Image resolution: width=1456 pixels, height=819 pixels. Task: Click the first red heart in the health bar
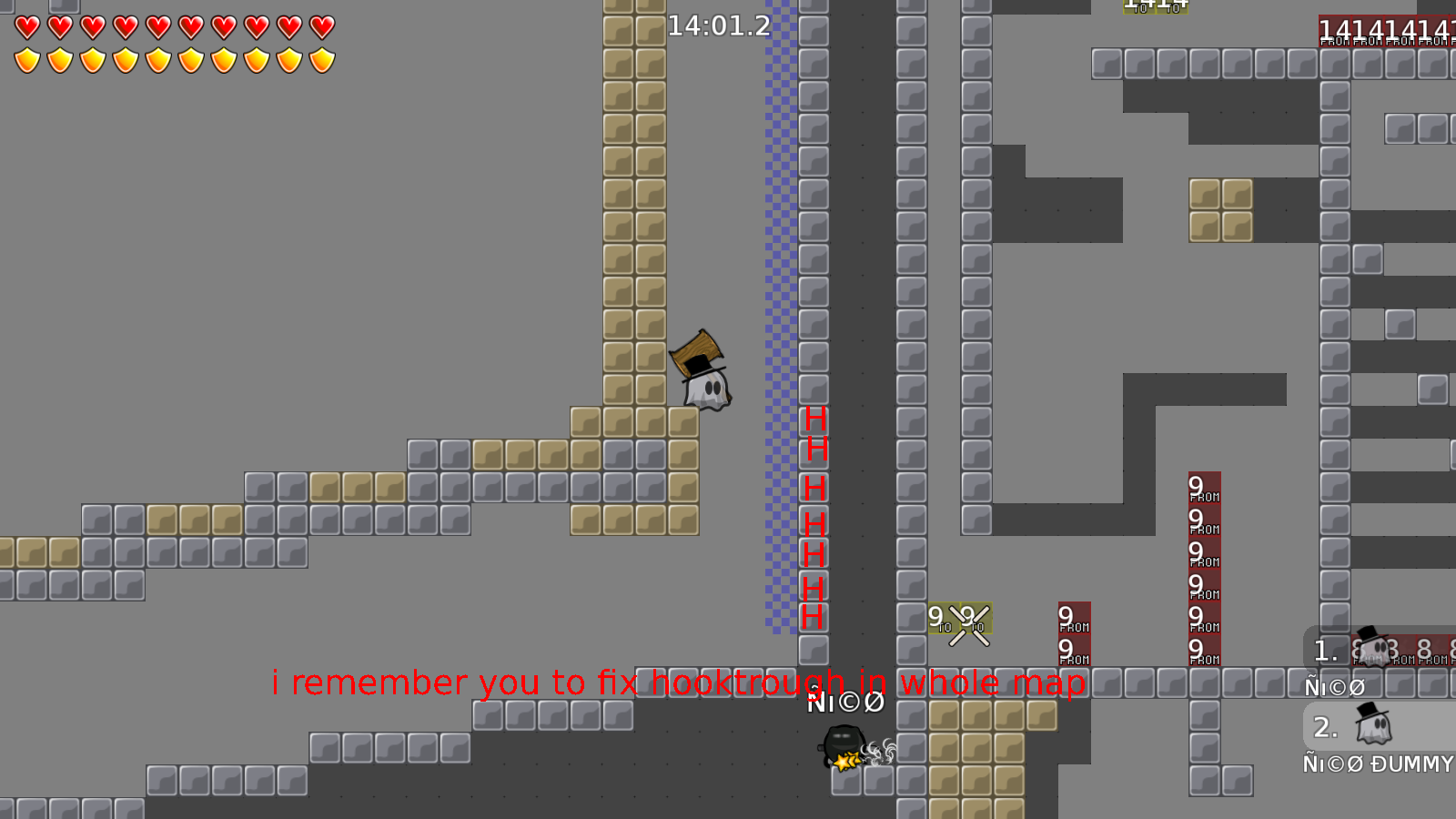point(26,26)
